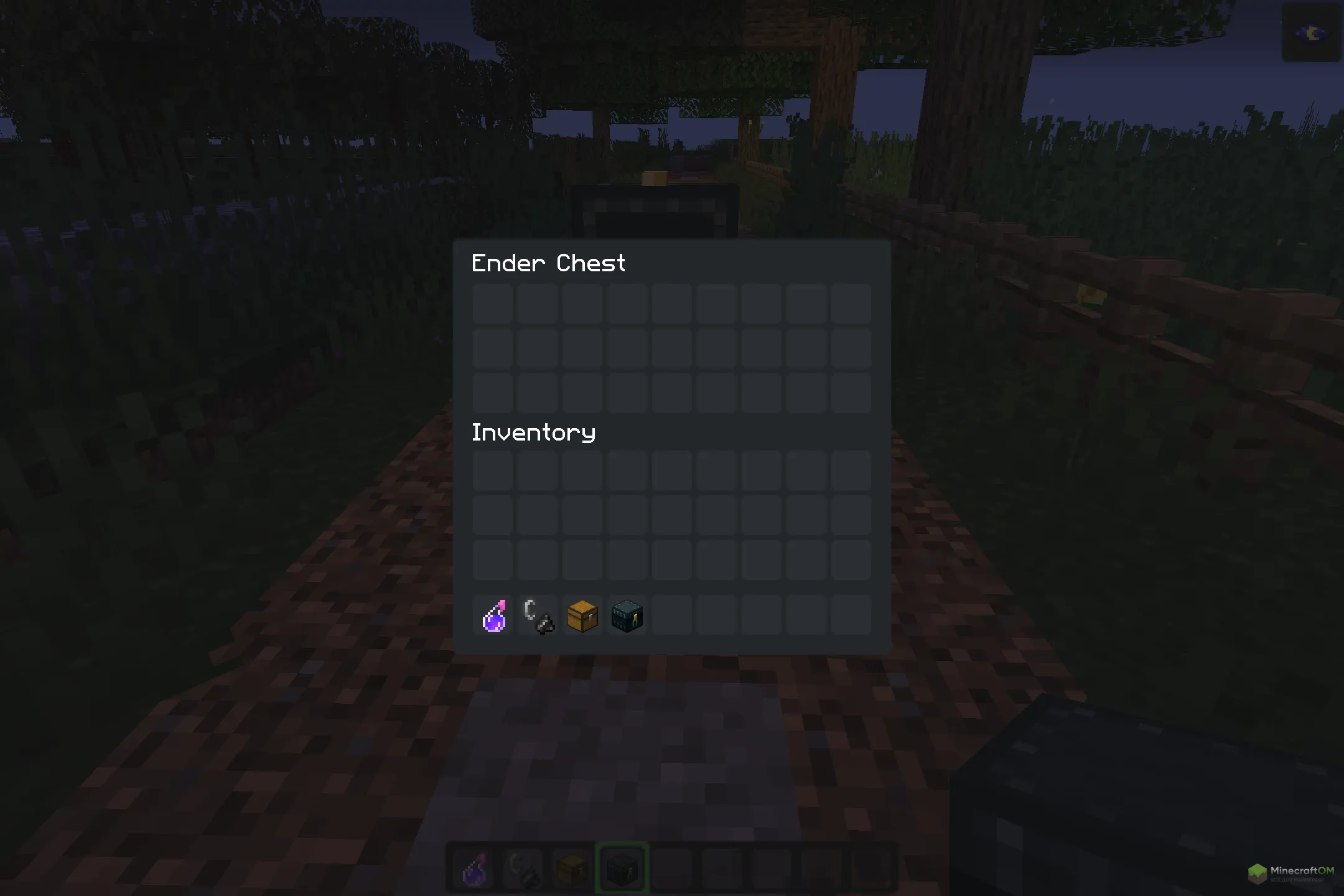
Task: Click the chest icon in the bottom hotbar
Action: 571,869
